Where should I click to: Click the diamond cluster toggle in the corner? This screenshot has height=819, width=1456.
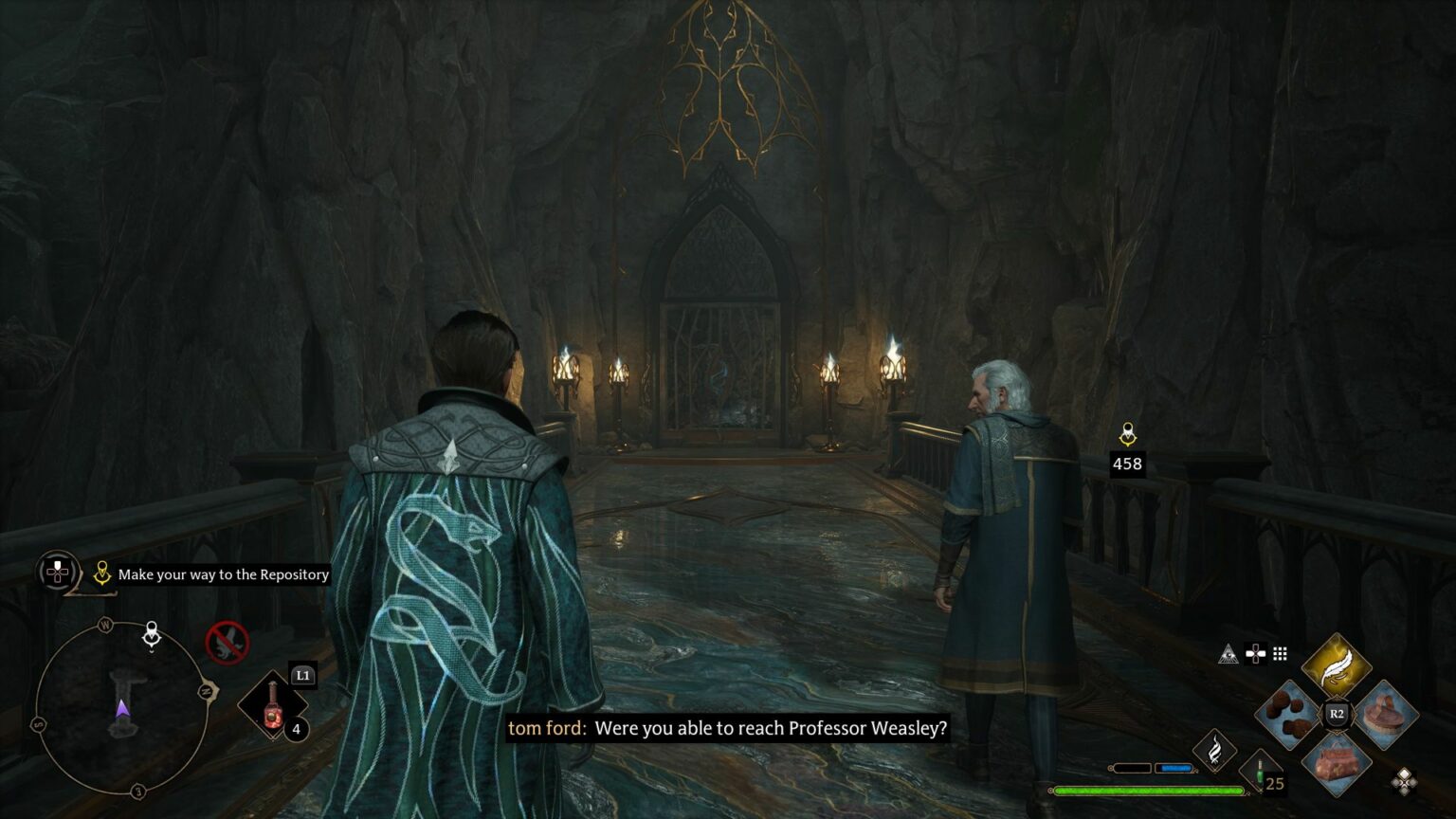point(1405,779)
